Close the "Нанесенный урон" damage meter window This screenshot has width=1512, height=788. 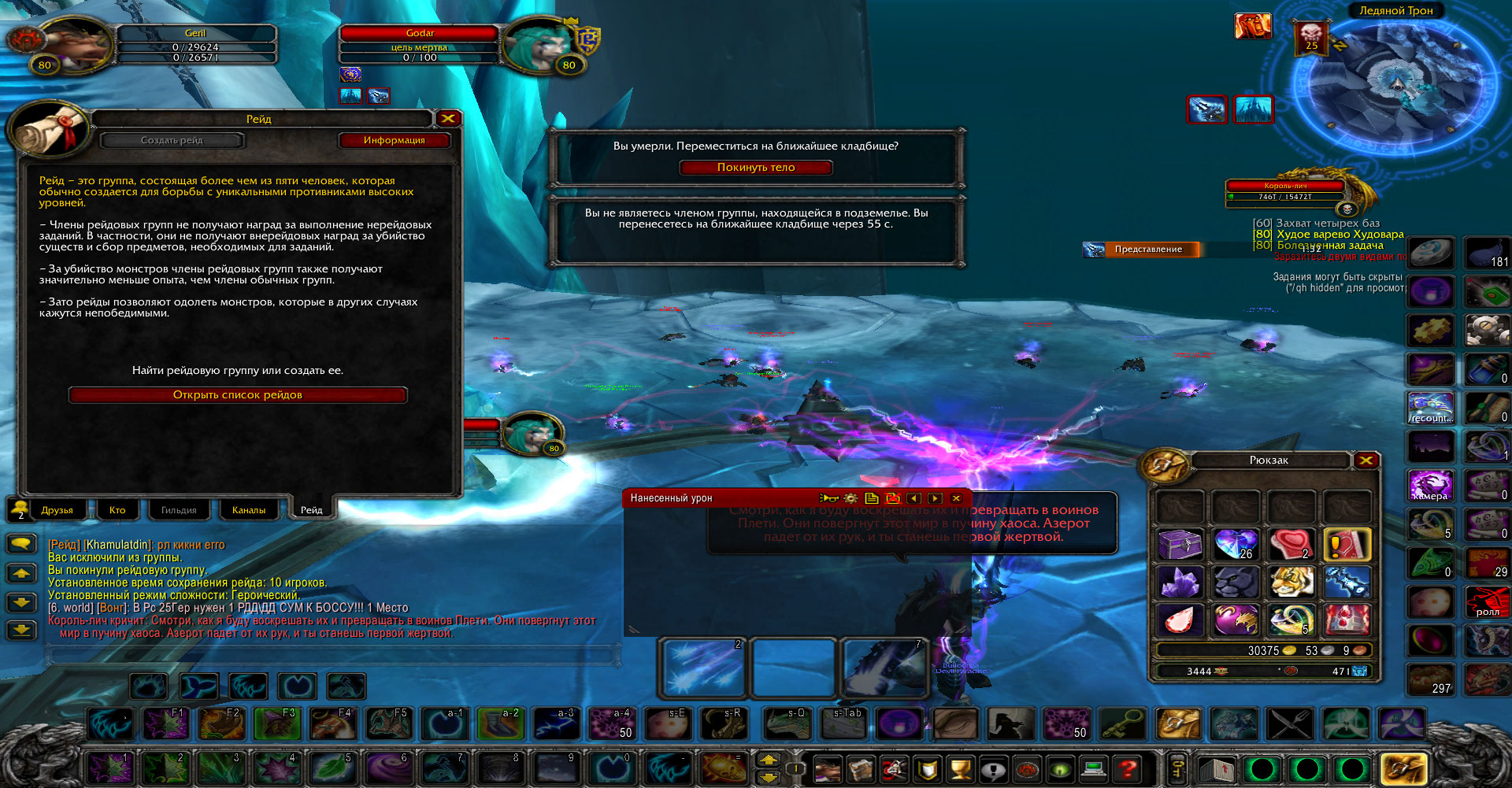[956, 498]
